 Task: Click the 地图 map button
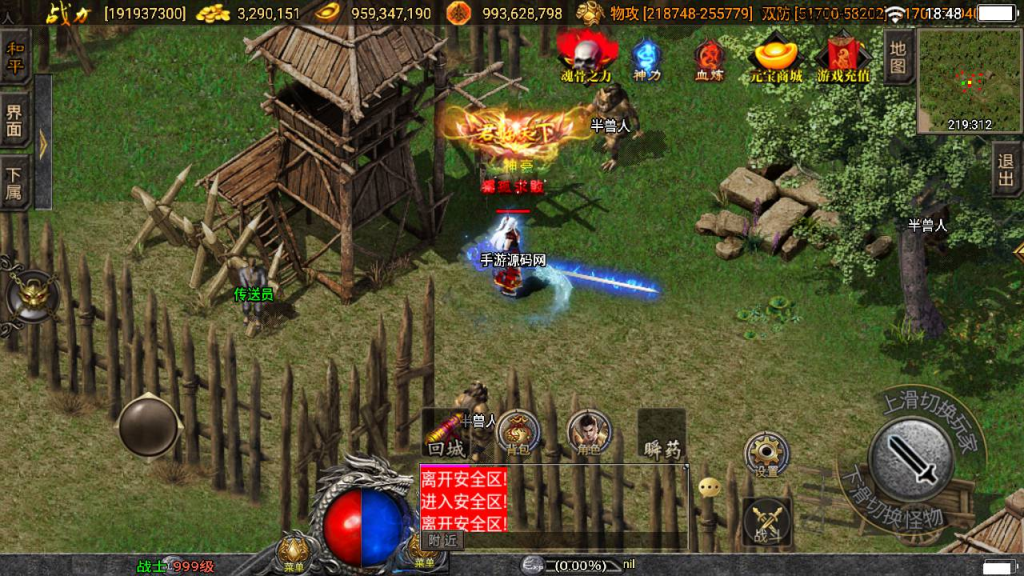898,57
